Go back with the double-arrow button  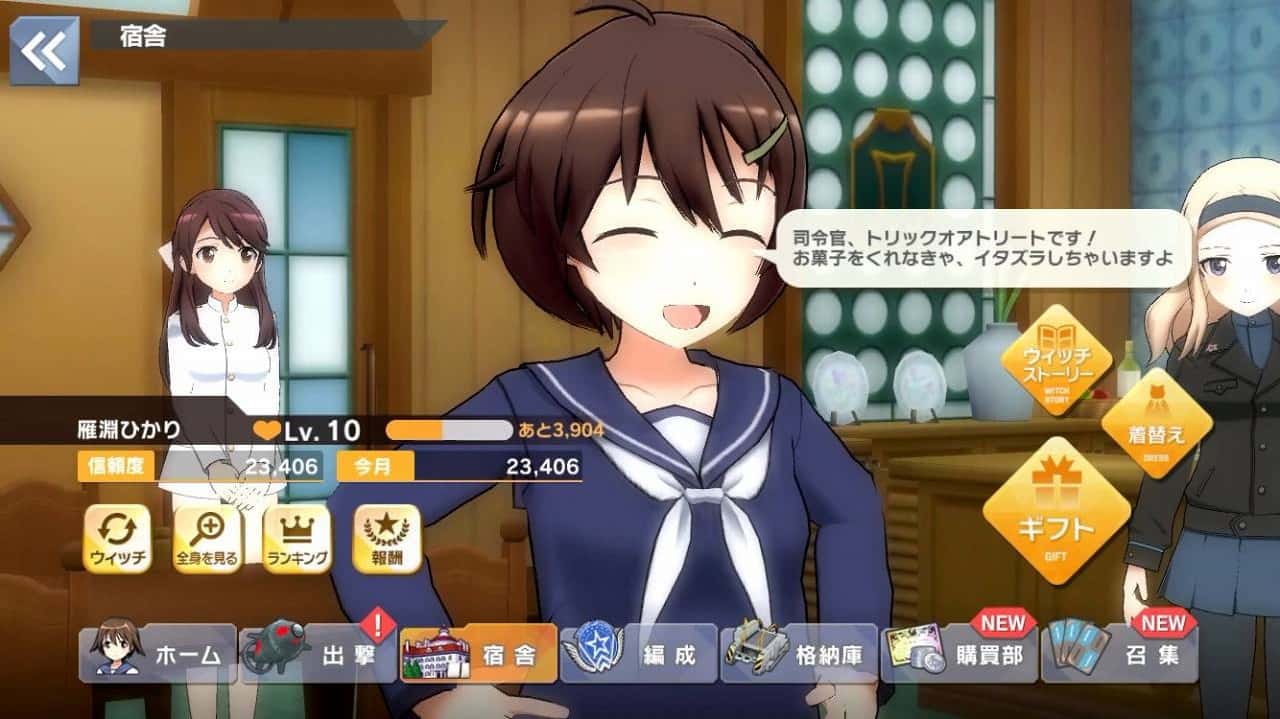pos(44,50)
